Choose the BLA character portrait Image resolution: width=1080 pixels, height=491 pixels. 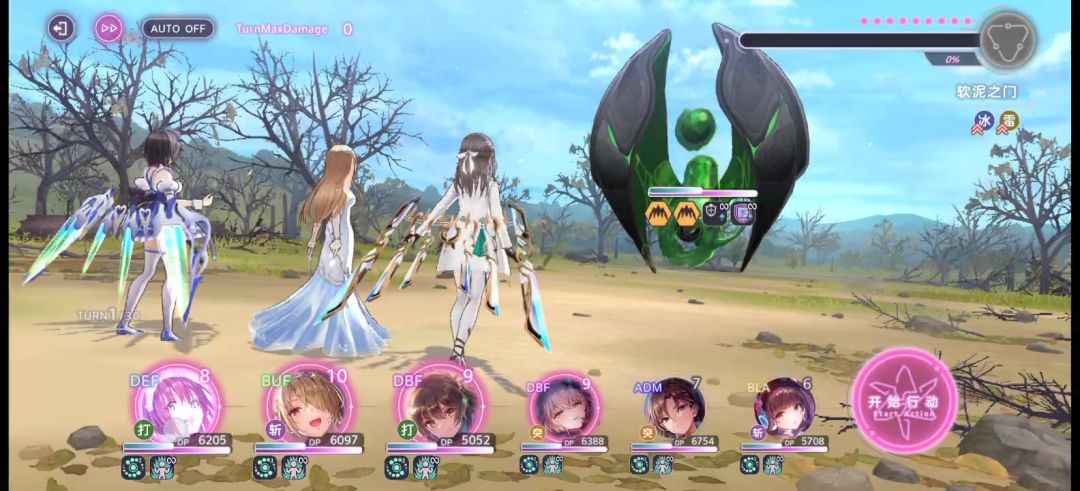783,407
